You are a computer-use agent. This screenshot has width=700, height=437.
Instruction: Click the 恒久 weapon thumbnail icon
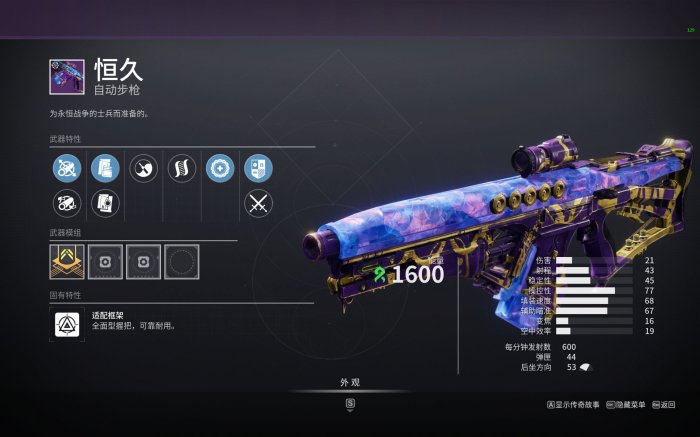67,77
